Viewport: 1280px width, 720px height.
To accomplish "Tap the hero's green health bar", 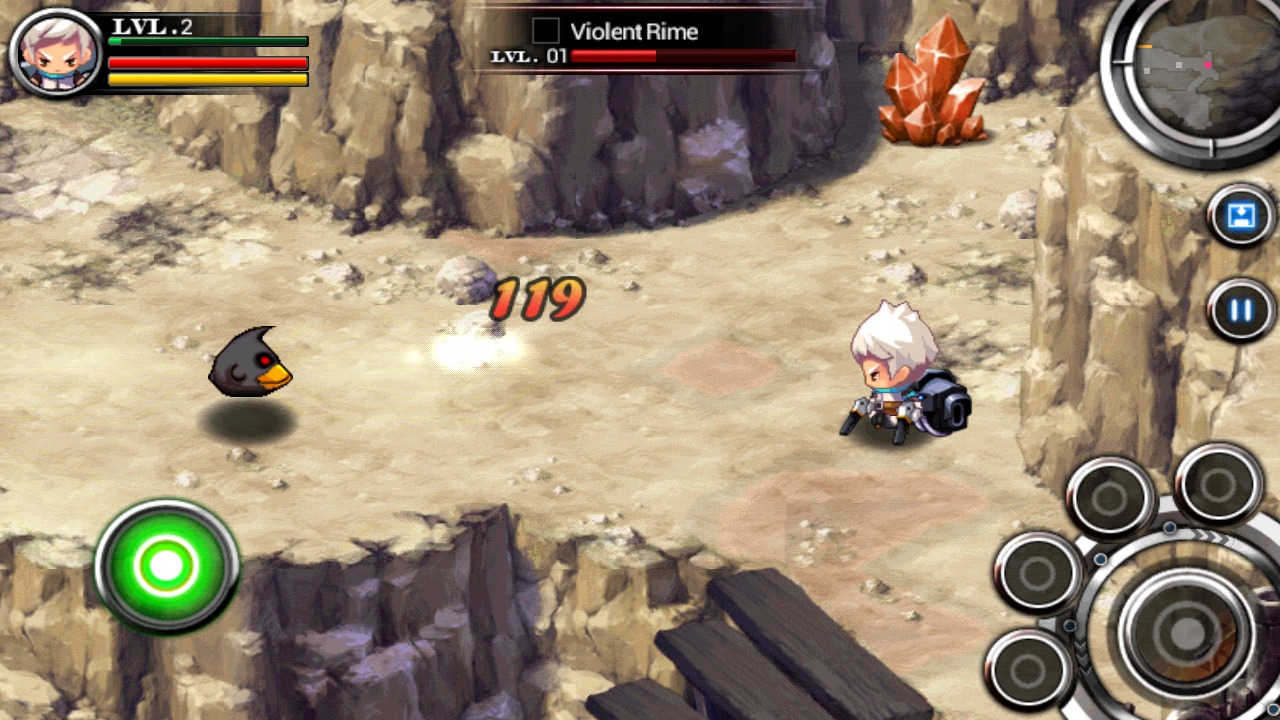I will click(208, 43).
